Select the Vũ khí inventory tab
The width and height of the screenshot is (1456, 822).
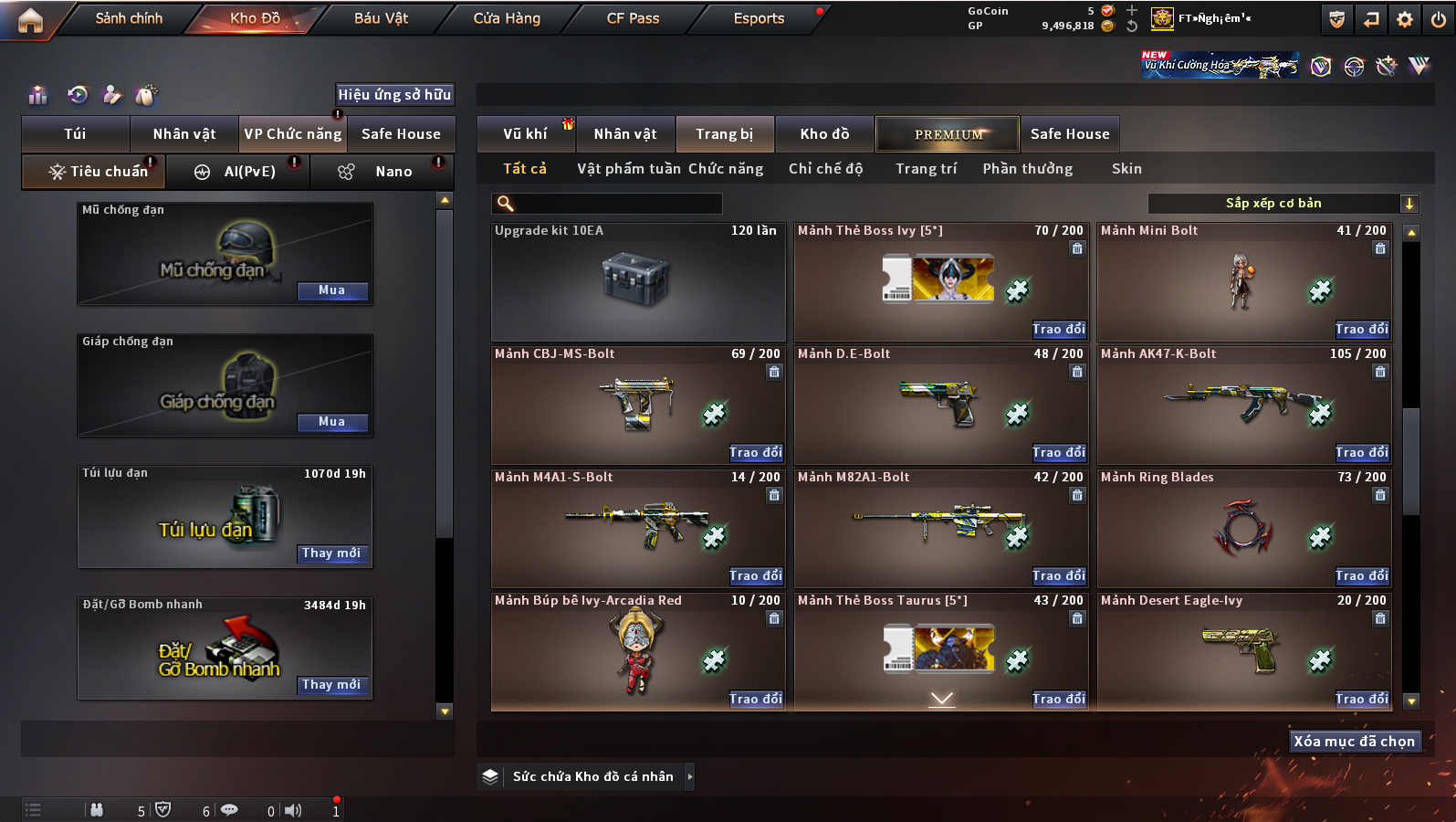[x=525, y=134]
